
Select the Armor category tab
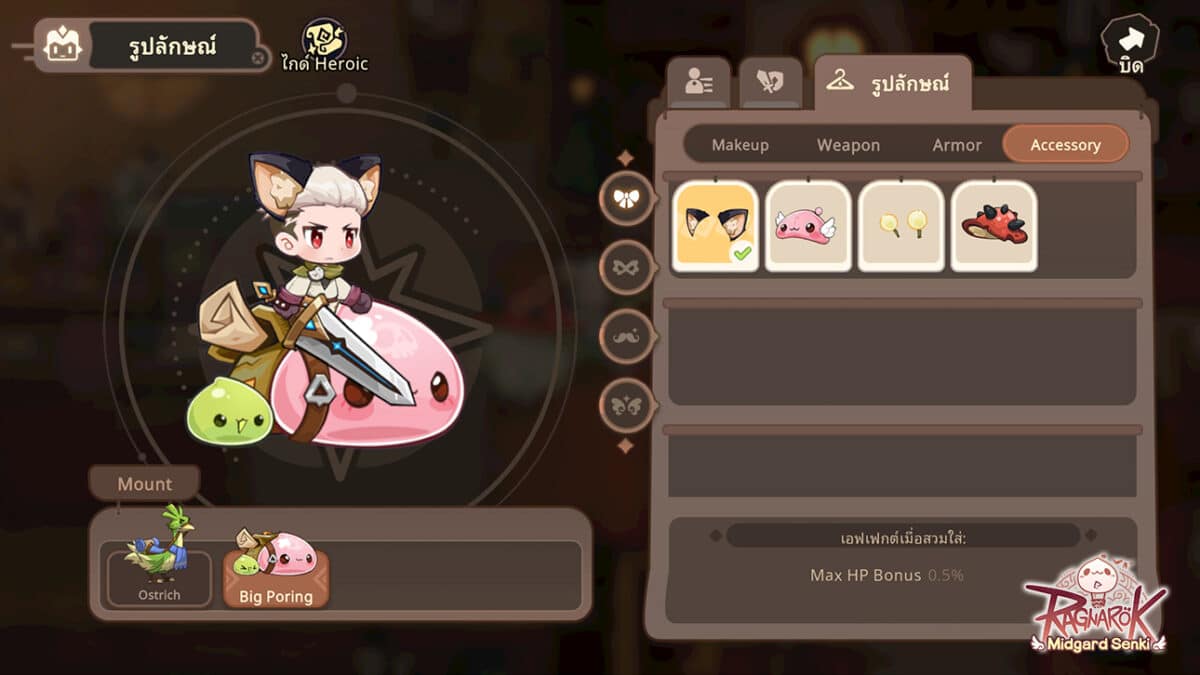pyautogui.click(x=957, y=145)
